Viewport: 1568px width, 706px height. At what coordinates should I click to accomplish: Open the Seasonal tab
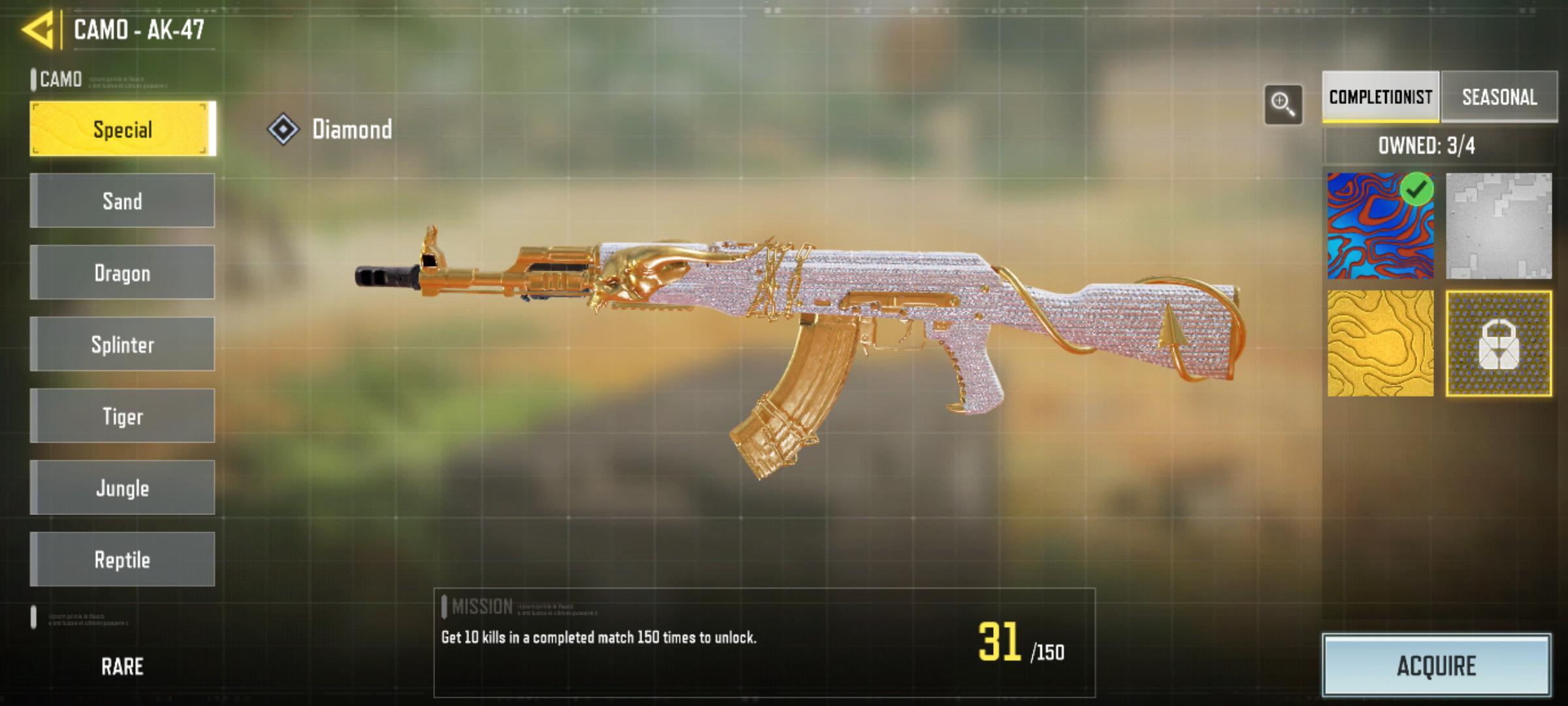pyautogui.click(x=1499, y=97)
